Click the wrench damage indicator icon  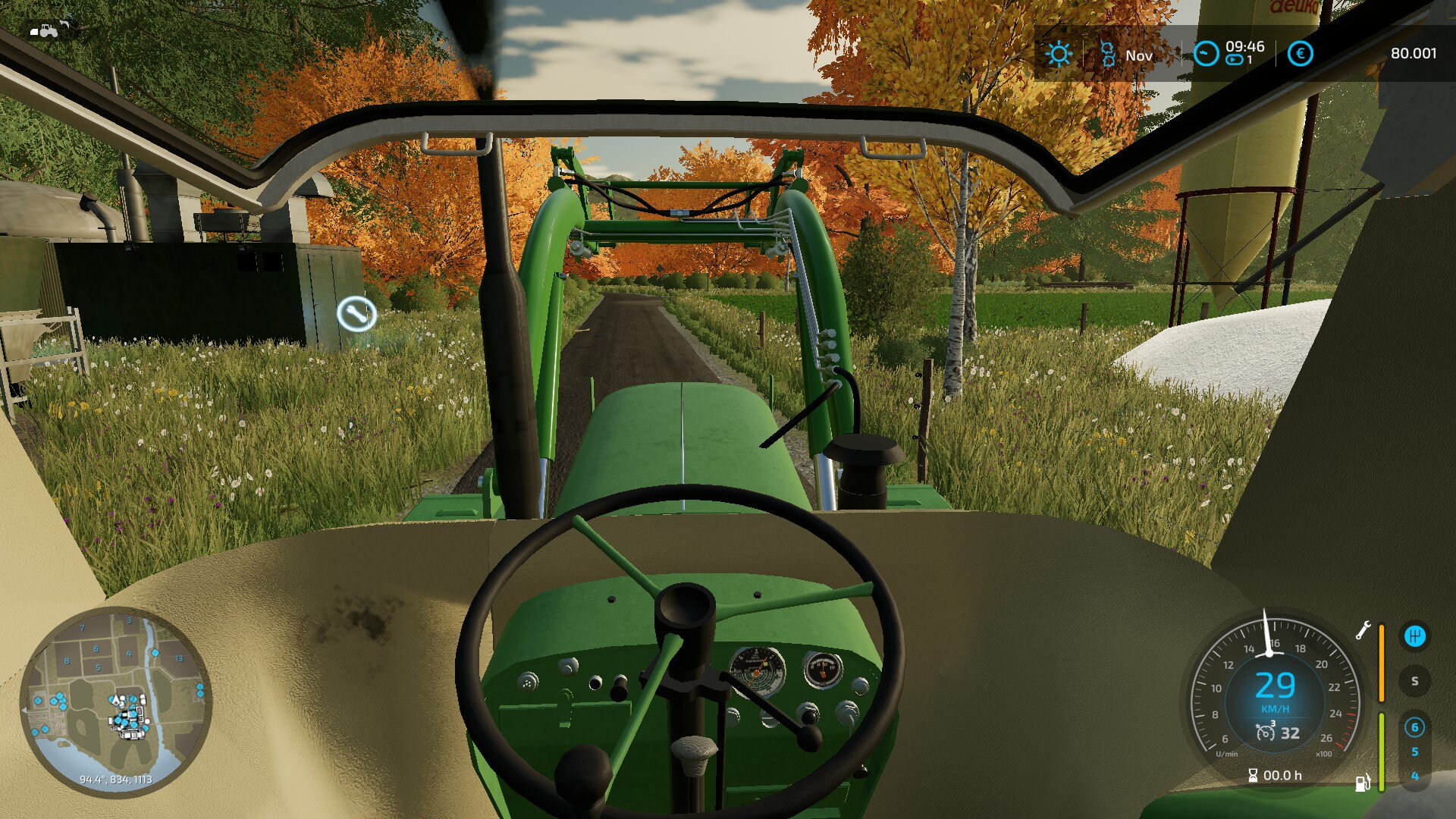[1363, 630]
